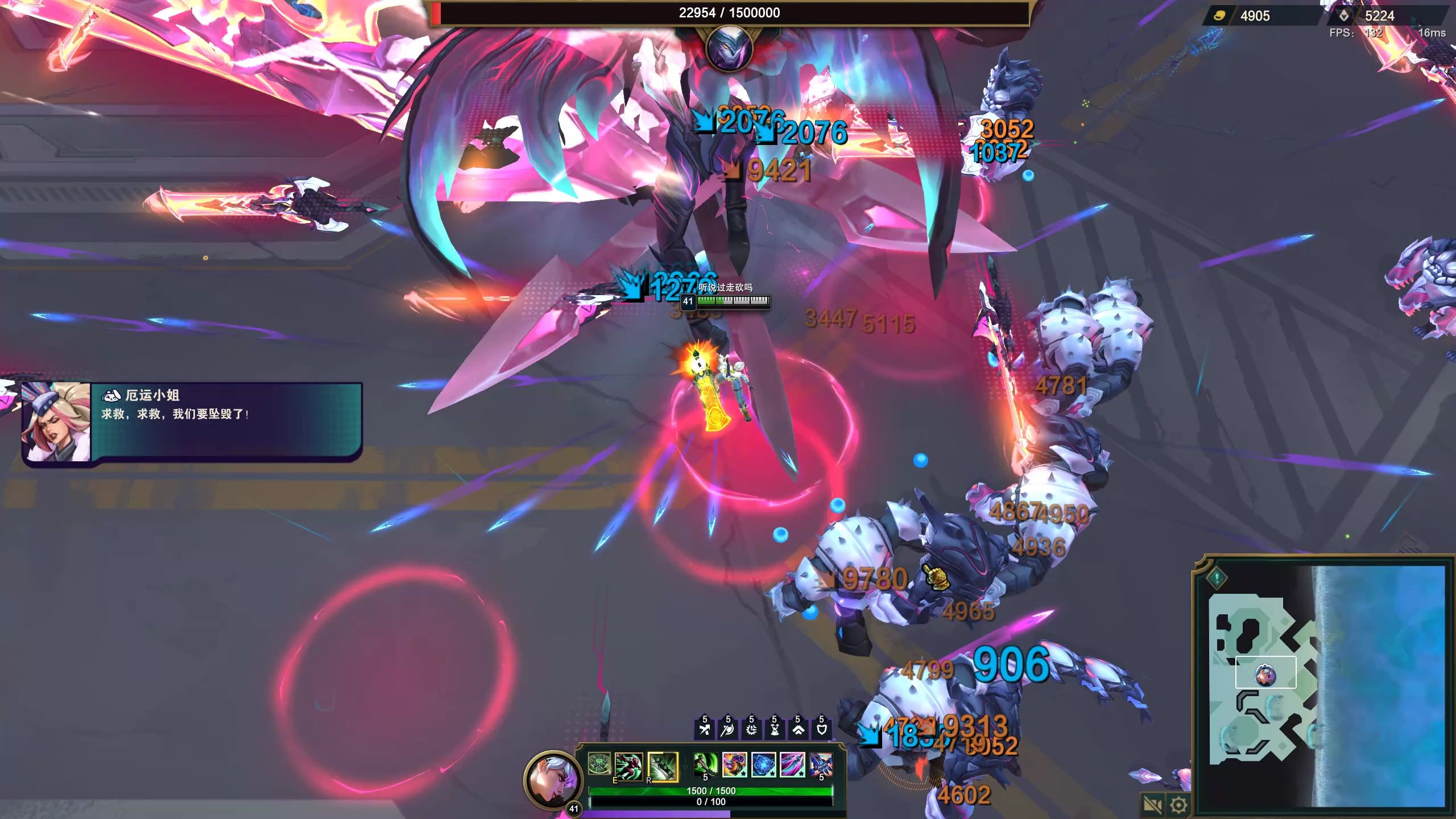Select the blue glowing shield augment icon

tap(763, 764)
